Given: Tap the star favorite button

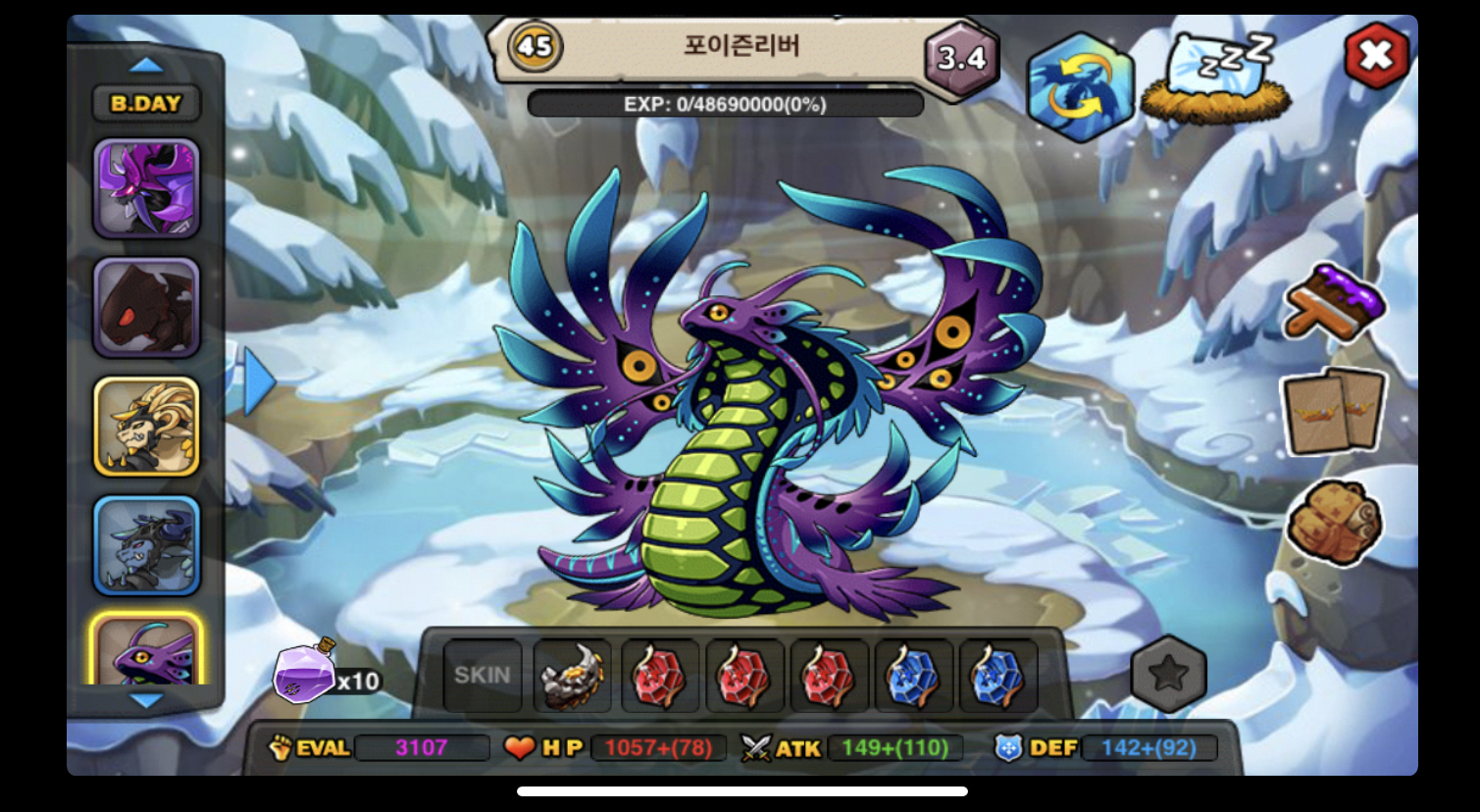Looking at the screenshot, I should (x=1168, y=674).
